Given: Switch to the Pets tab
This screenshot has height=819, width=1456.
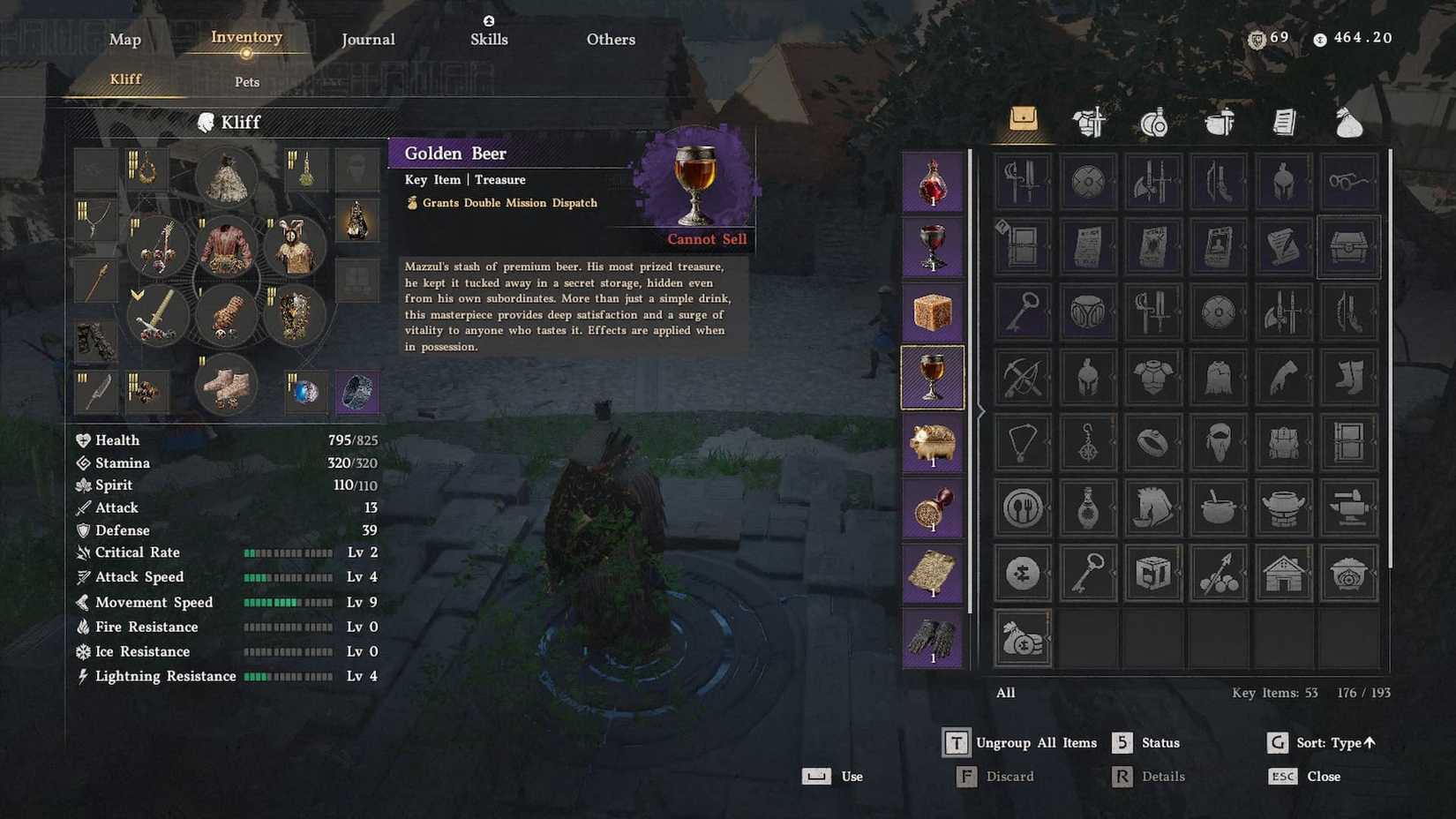Looking at the screenshot, I should (246, 81).
